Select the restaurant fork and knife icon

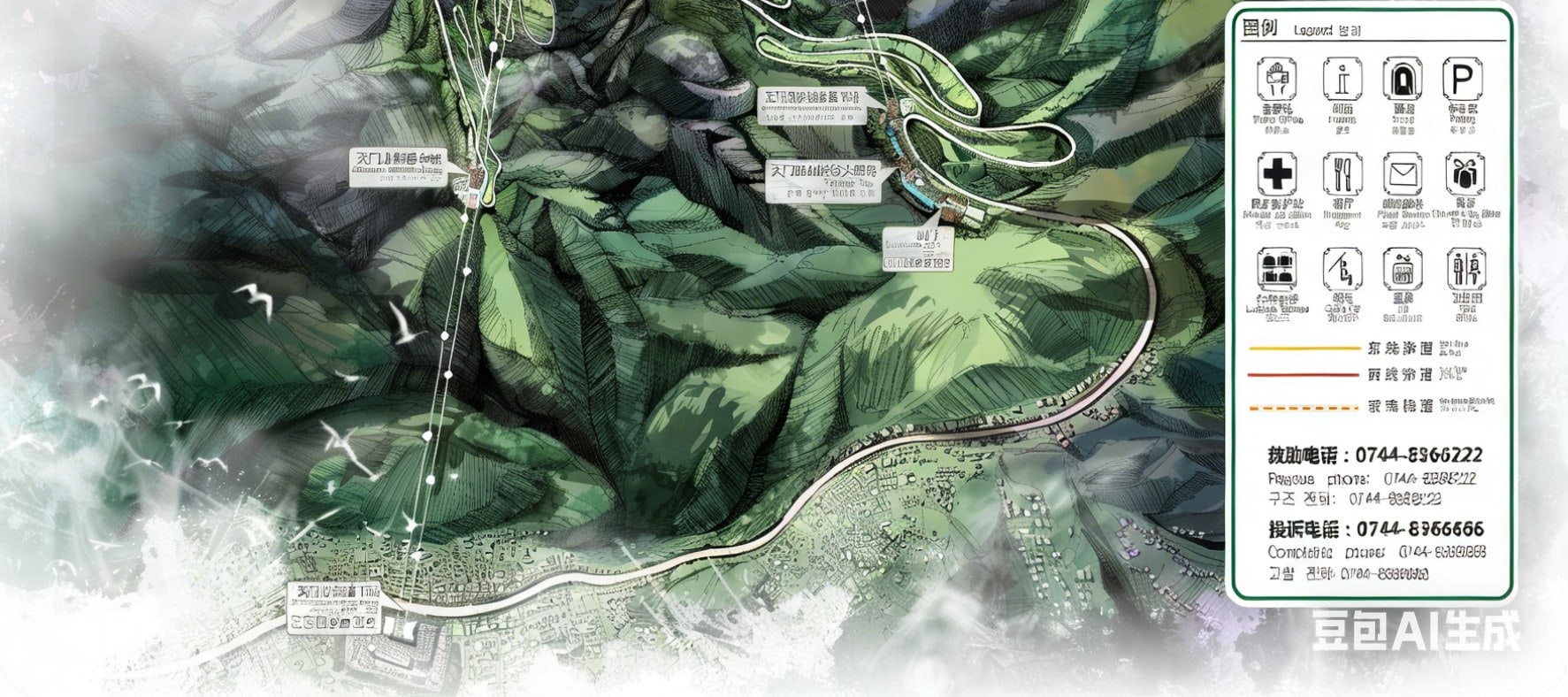[1342, 173]
